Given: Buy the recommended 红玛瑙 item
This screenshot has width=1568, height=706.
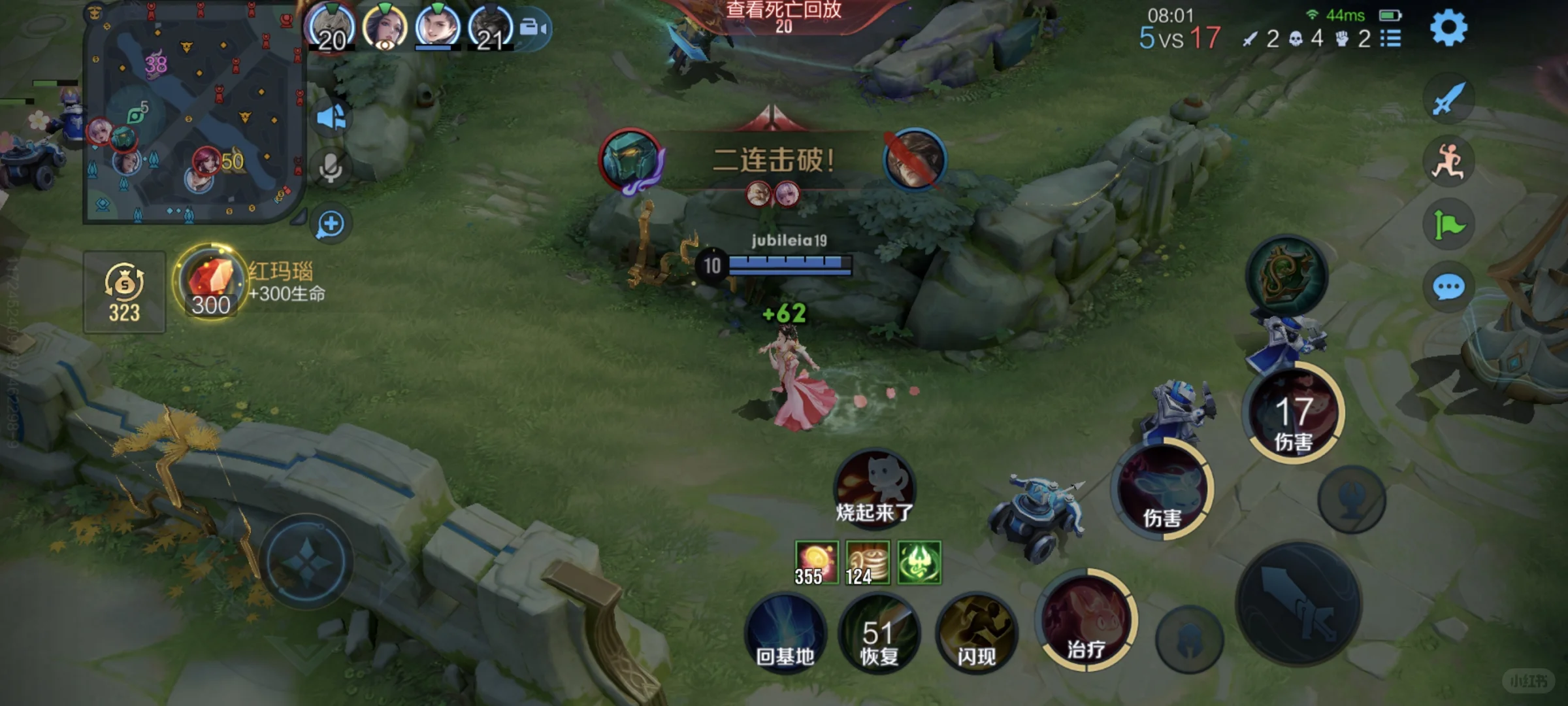Looking at the screenshot, I should tap(210, 282).
